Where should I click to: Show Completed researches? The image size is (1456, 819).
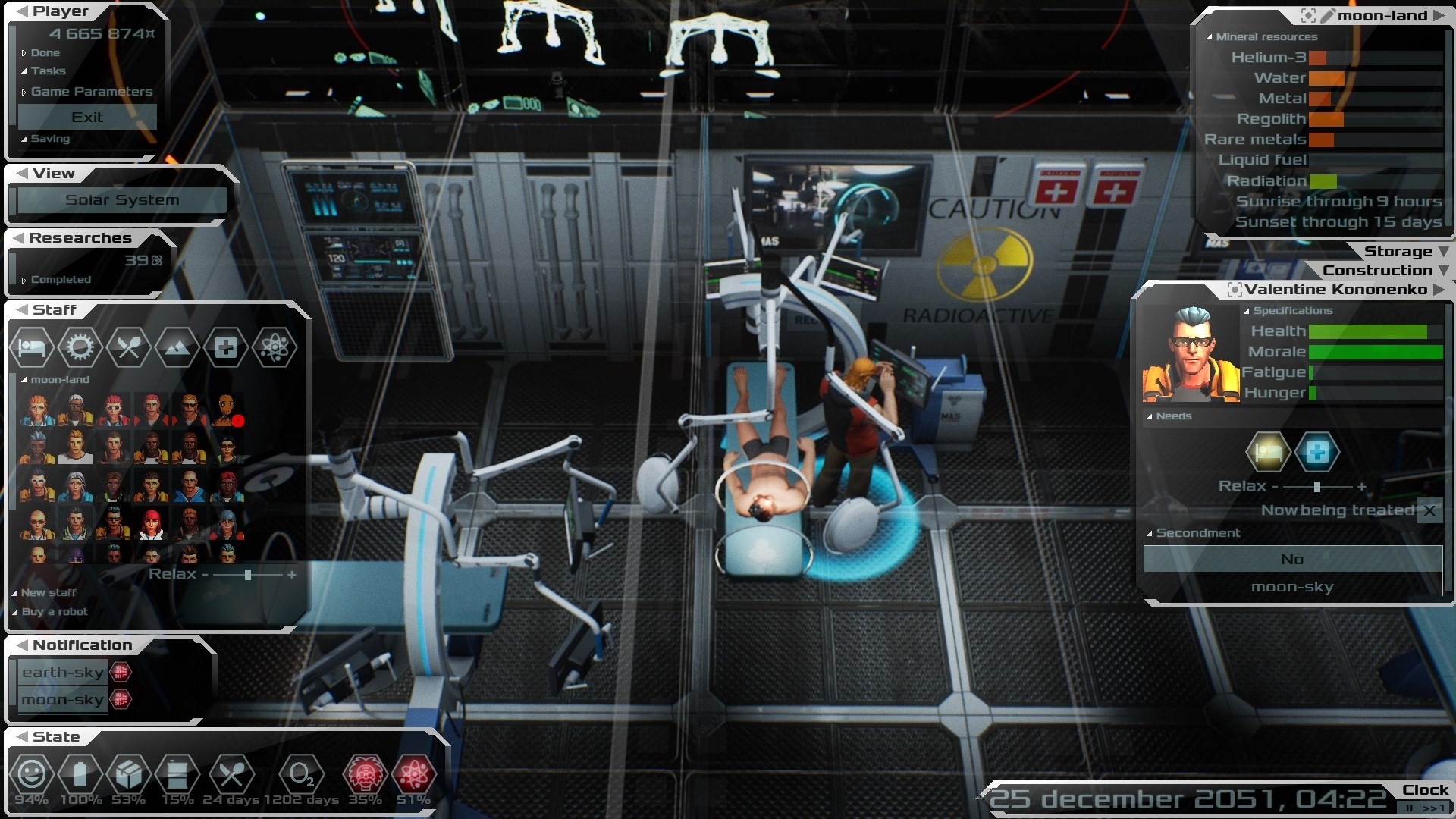[x=61, y=280]
